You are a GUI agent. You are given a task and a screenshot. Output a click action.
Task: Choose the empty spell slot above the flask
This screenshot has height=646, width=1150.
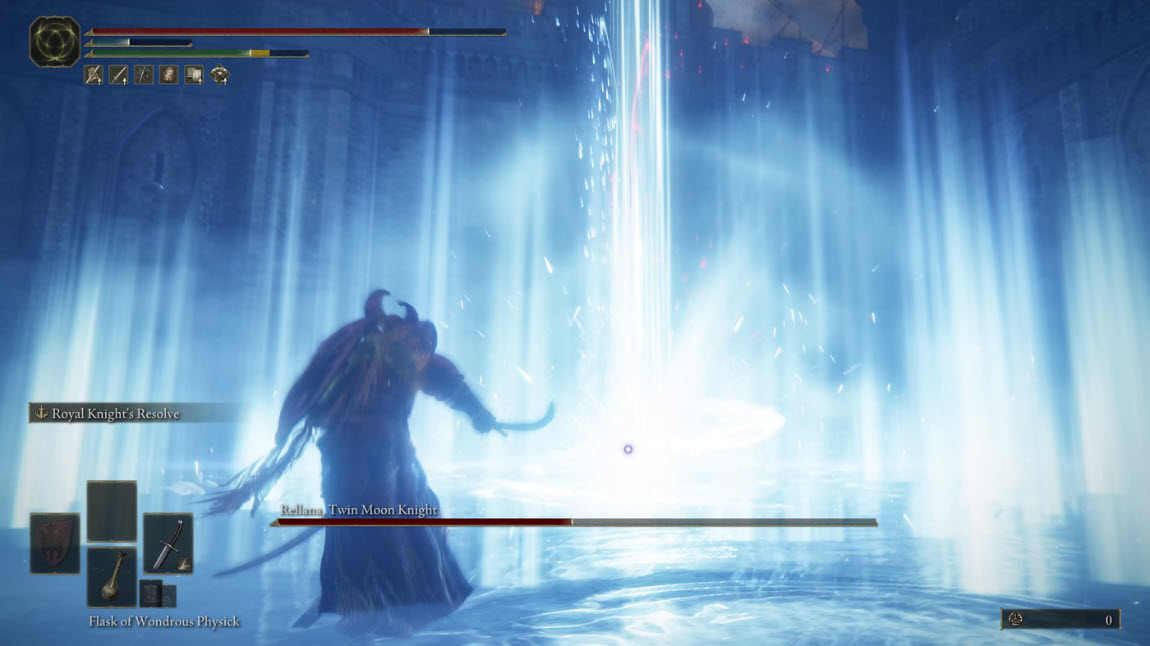point(112,511)
